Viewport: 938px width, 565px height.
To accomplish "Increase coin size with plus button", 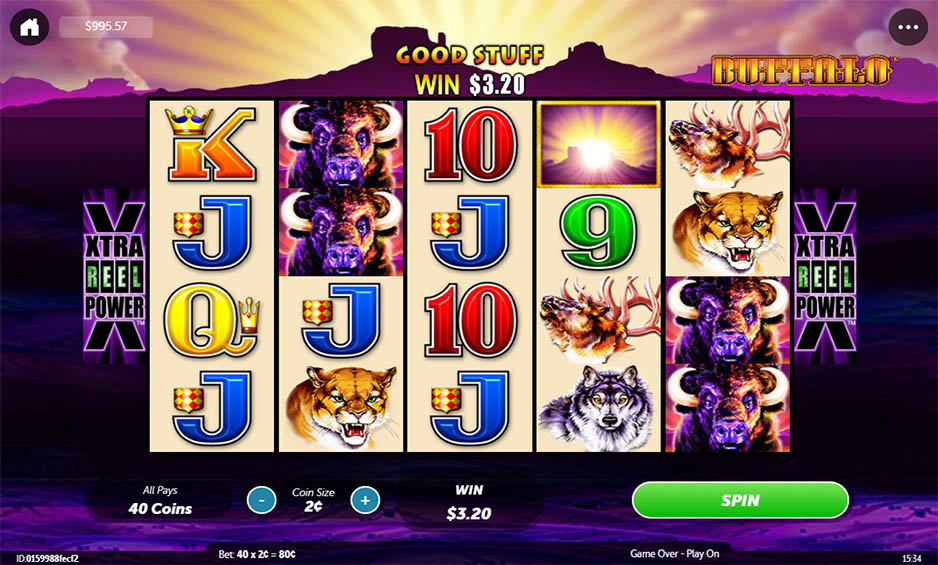I will (x=365, y=499).
